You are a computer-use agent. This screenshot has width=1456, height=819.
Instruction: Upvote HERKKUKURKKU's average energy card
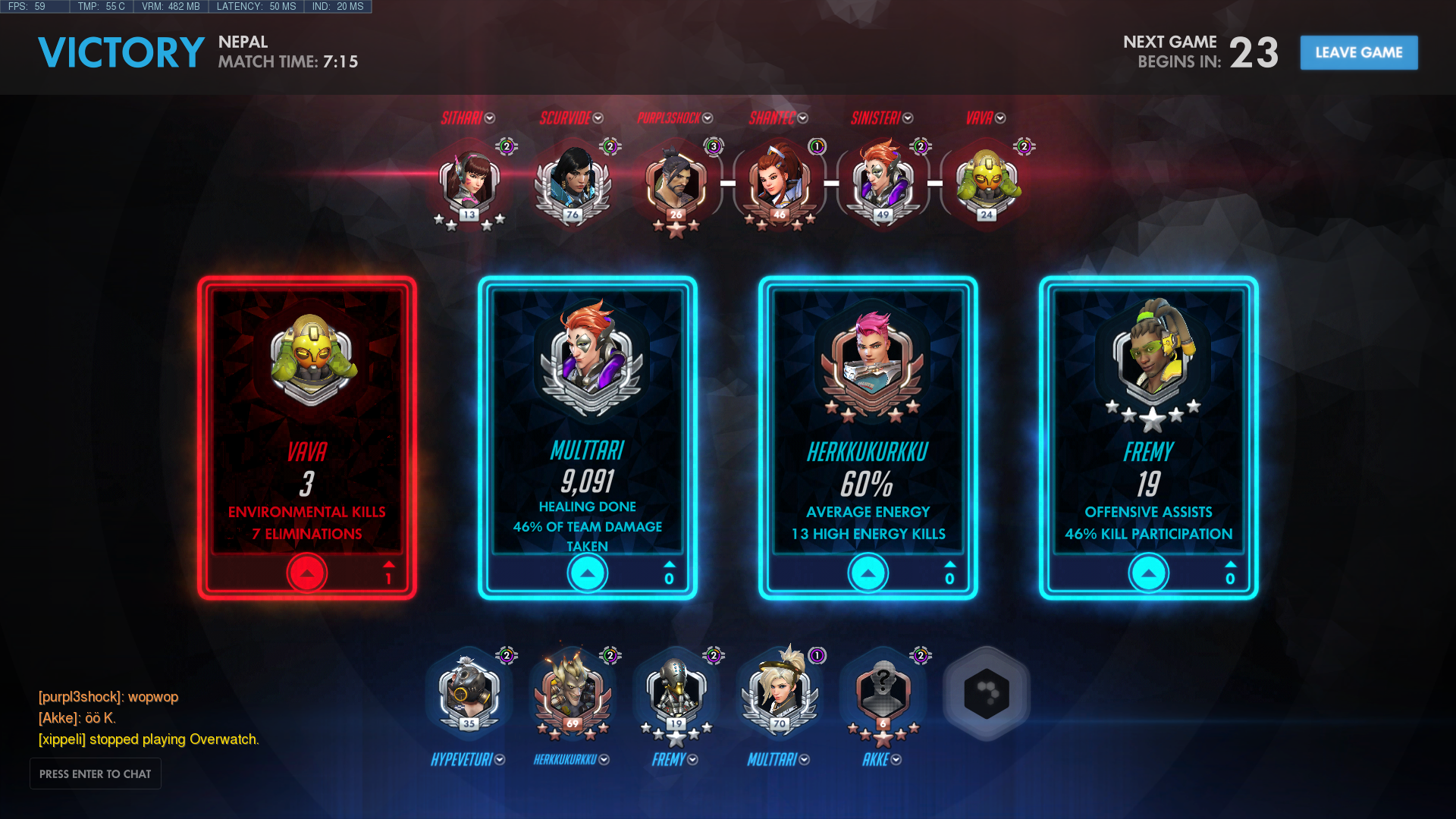click(868, 573)
